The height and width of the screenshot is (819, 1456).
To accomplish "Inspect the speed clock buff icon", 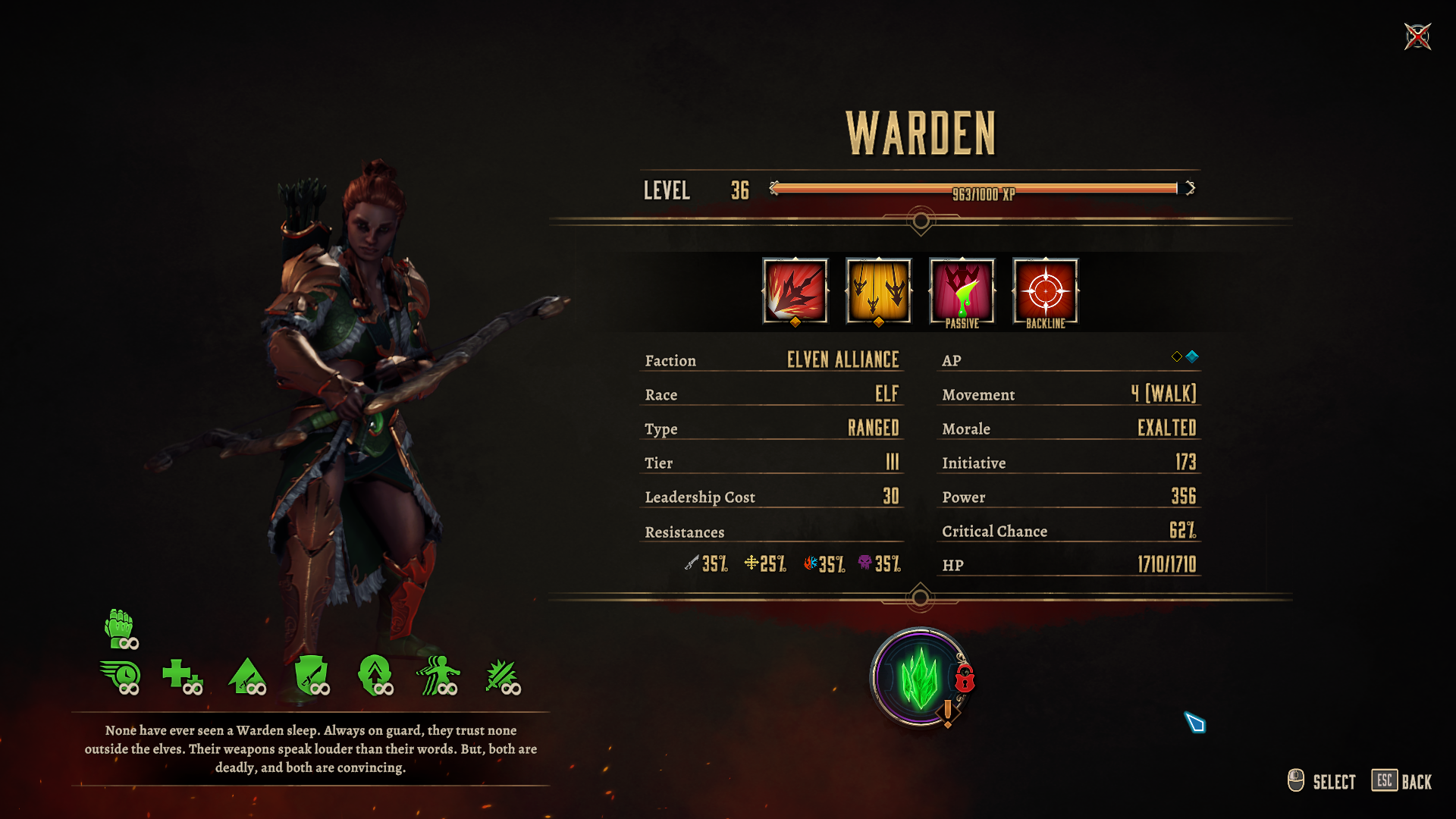I will coord(120,676).
